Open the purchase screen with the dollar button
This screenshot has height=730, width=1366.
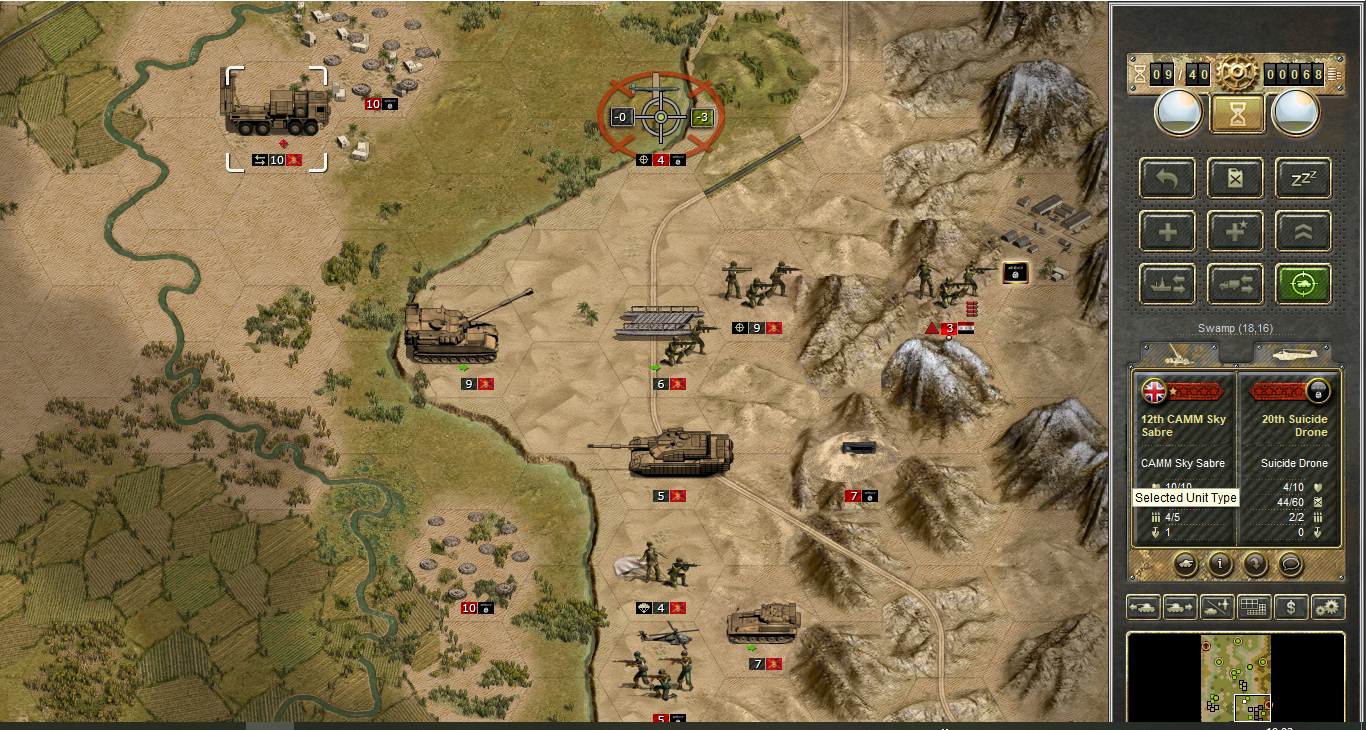(x=1291, y=606)
